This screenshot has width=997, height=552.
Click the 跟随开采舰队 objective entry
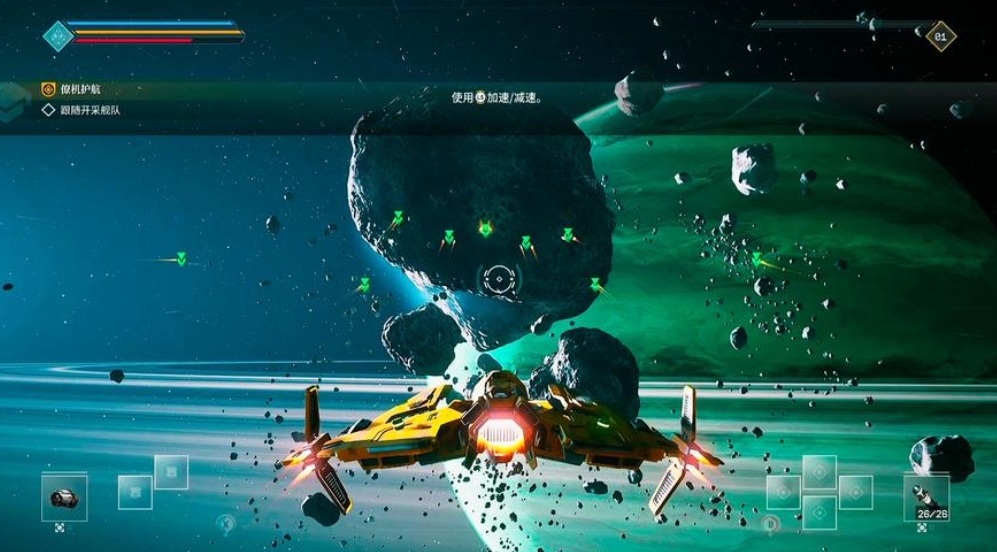(x=90, y=110)
